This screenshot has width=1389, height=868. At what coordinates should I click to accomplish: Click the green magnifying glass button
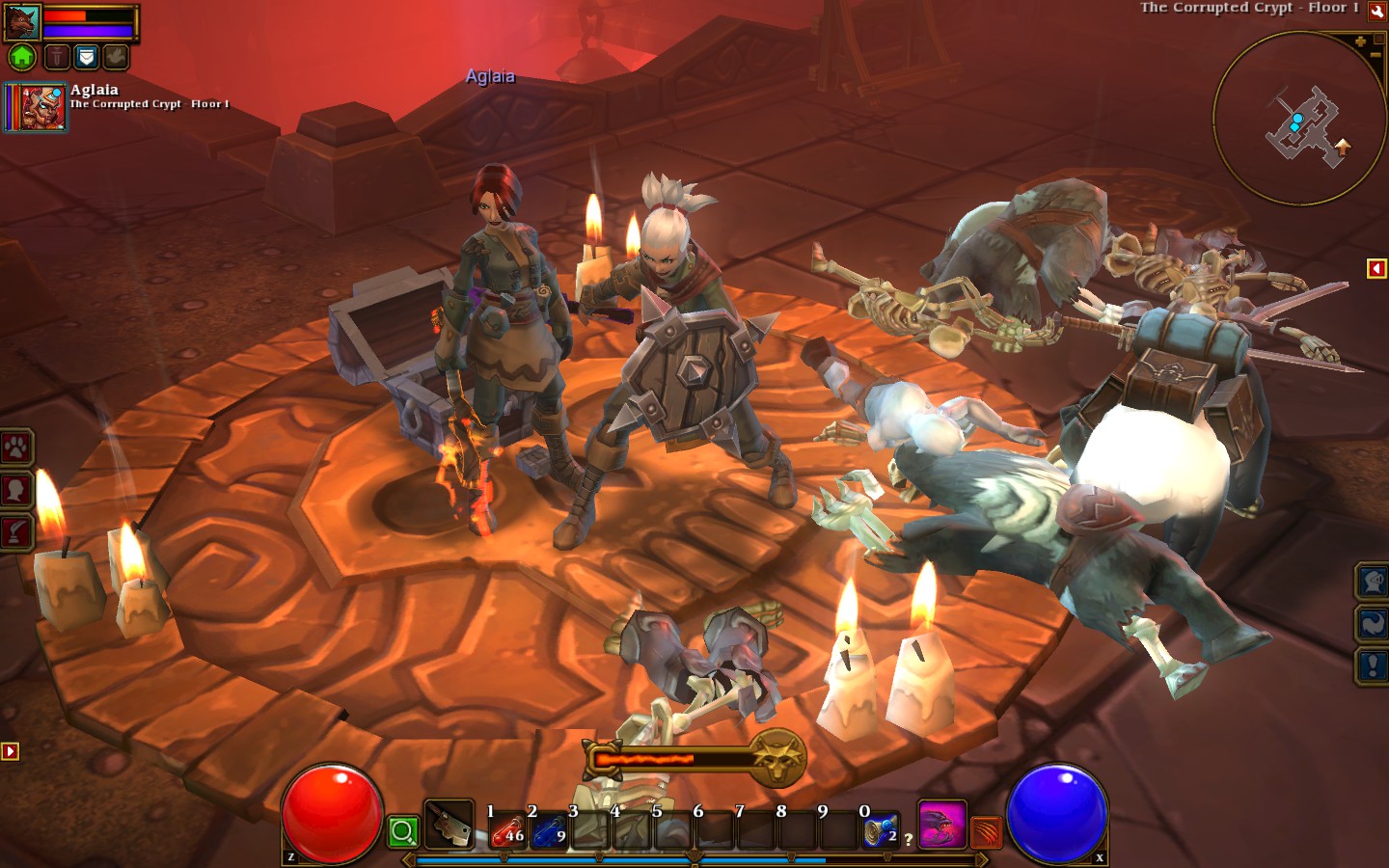[x=403, y=831]
